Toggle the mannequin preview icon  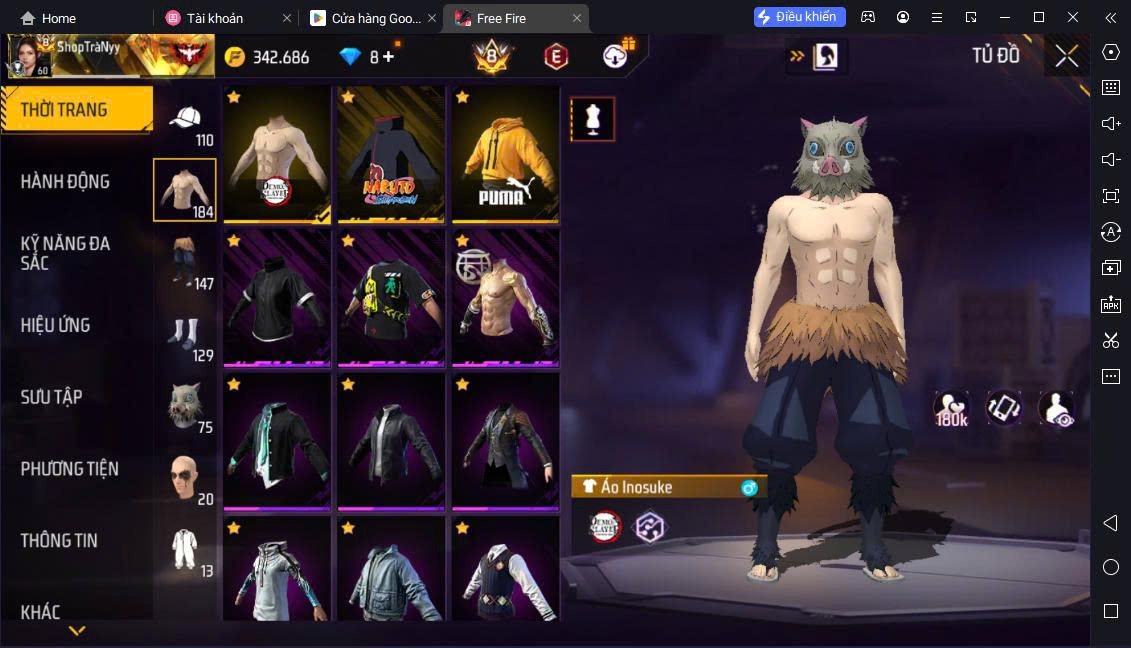pos(592,119)
